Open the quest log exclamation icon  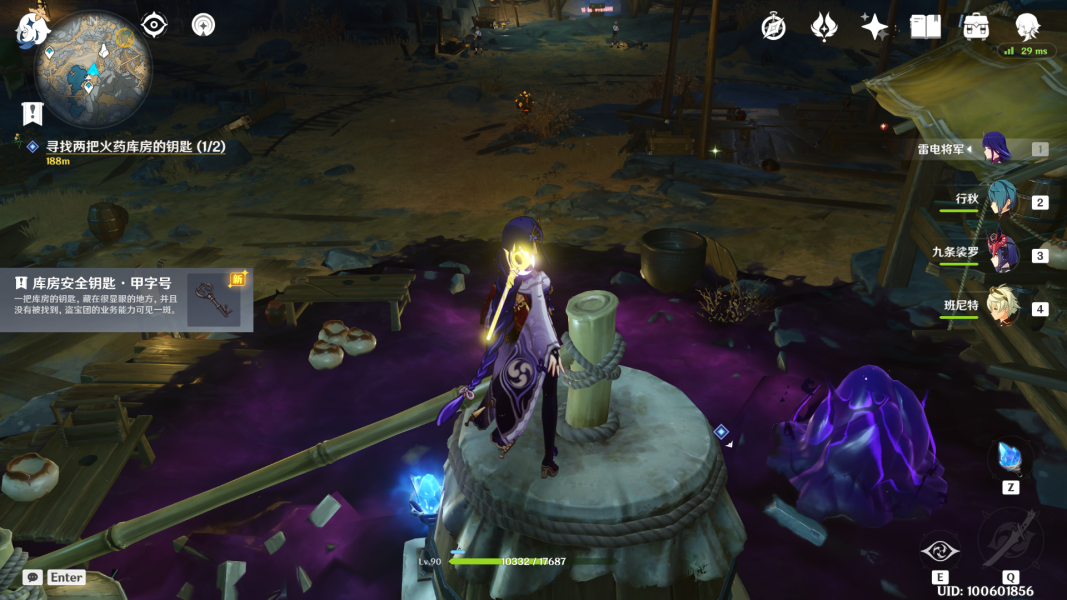point(33,113)
